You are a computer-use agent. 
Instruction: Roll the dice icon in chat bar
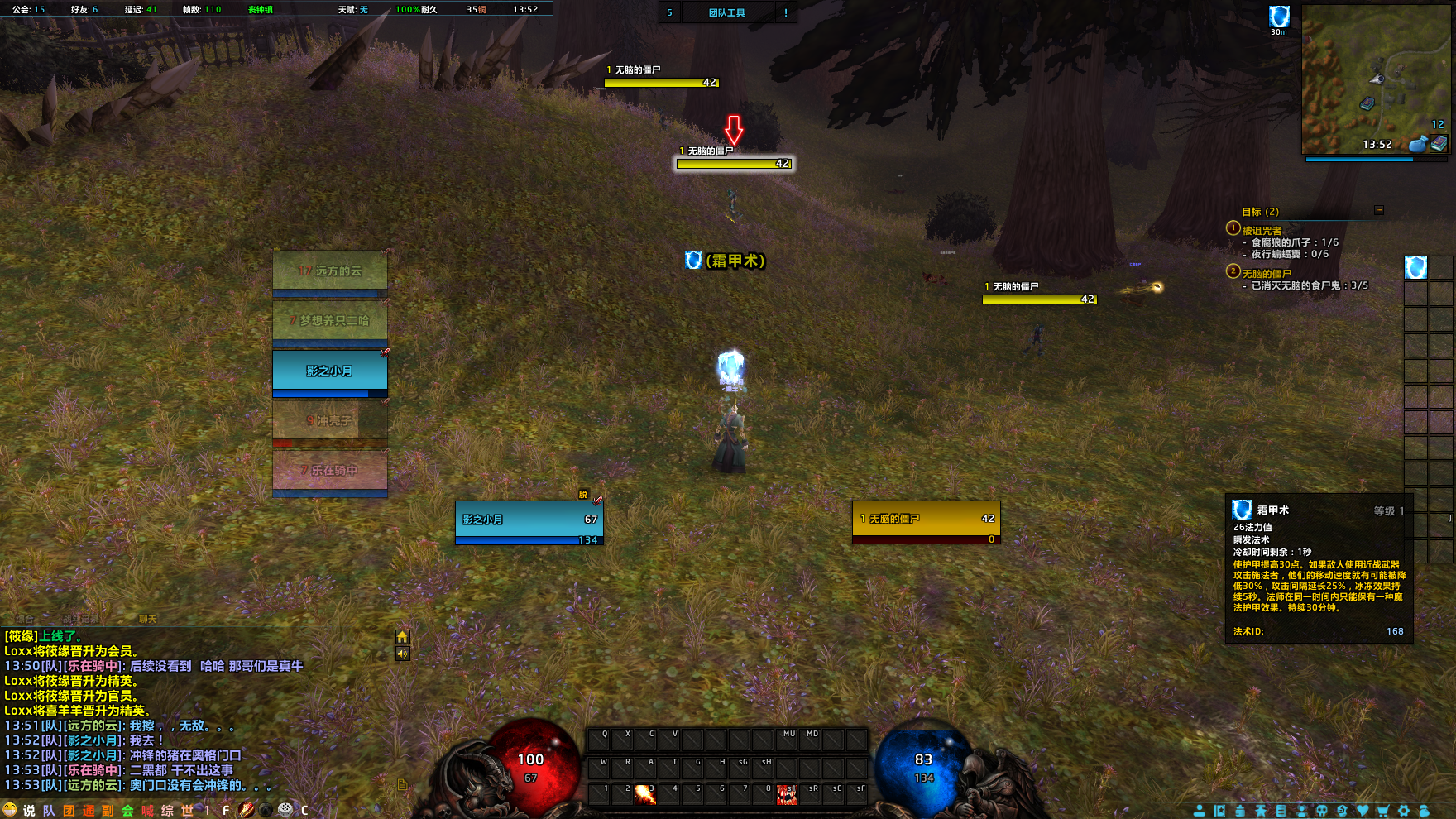click(x=285, y=810)
